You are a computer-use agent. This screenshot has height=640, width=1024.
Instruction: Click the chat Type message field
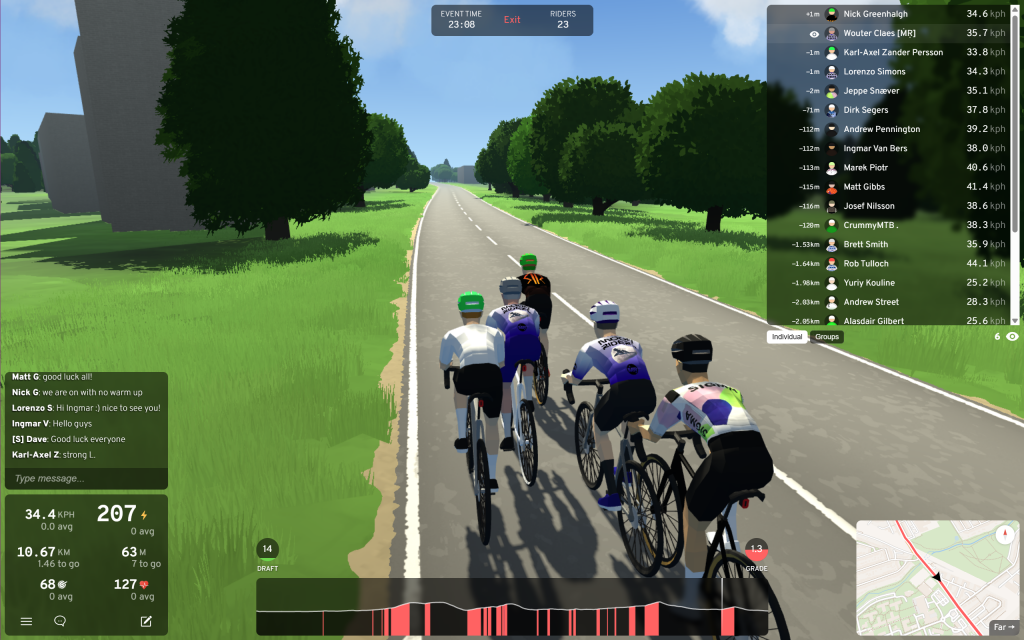click(86, 479)
